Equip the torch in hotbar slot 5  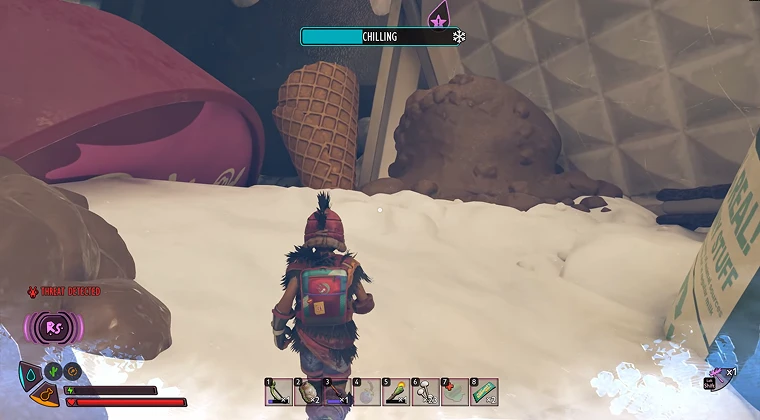coord(396,392)
